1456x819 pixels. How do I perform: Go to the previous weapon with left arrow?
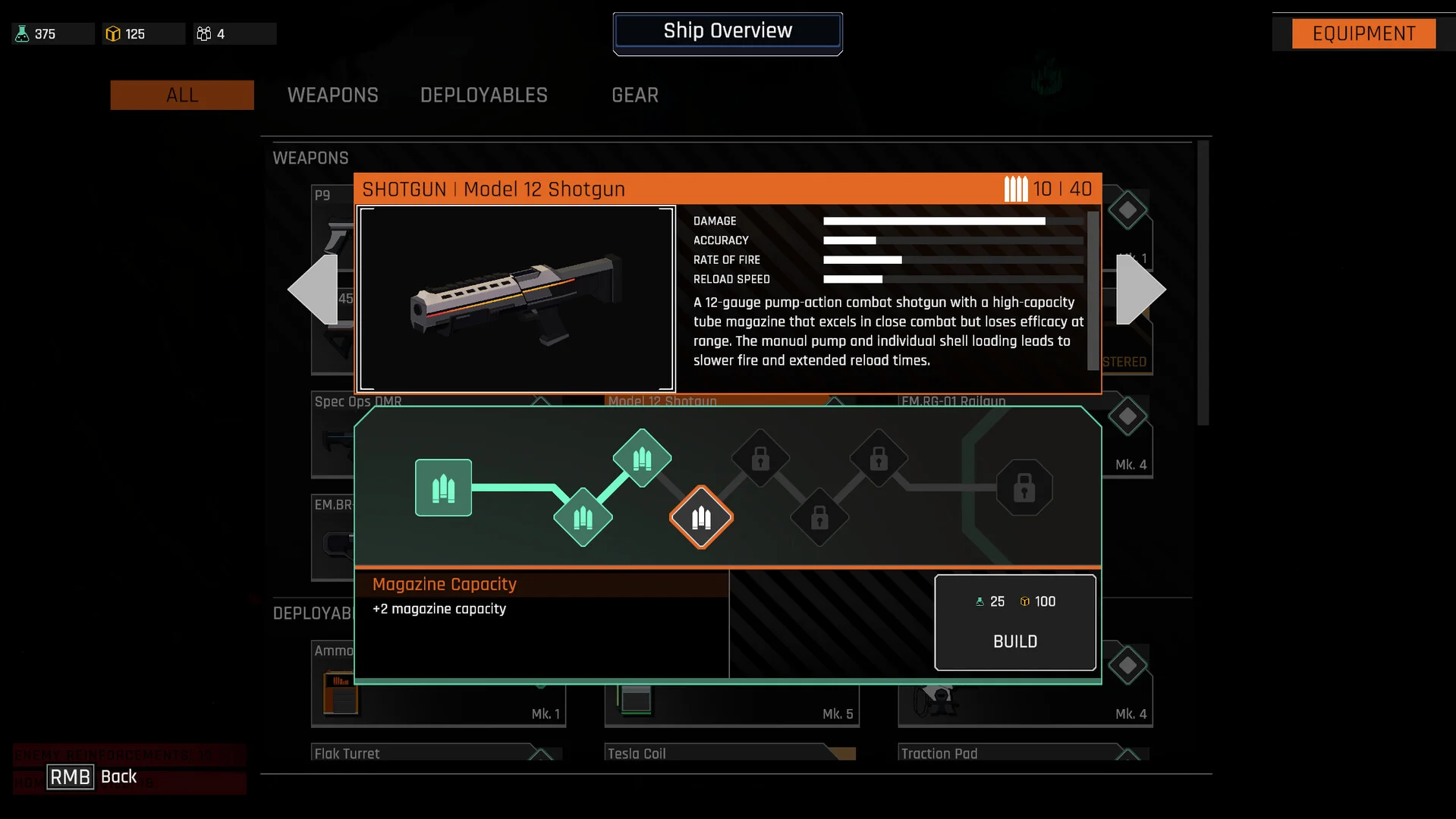pos(313,289)
